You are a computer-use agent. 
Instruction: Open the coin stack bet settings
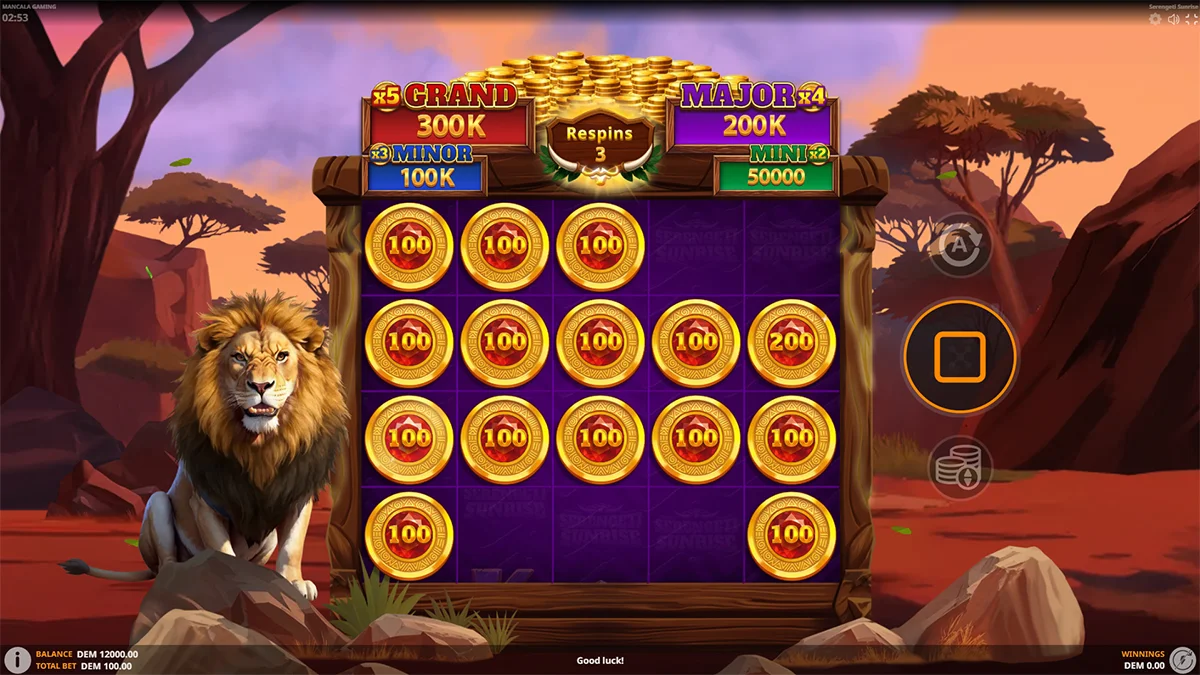[x=959, y=467]
